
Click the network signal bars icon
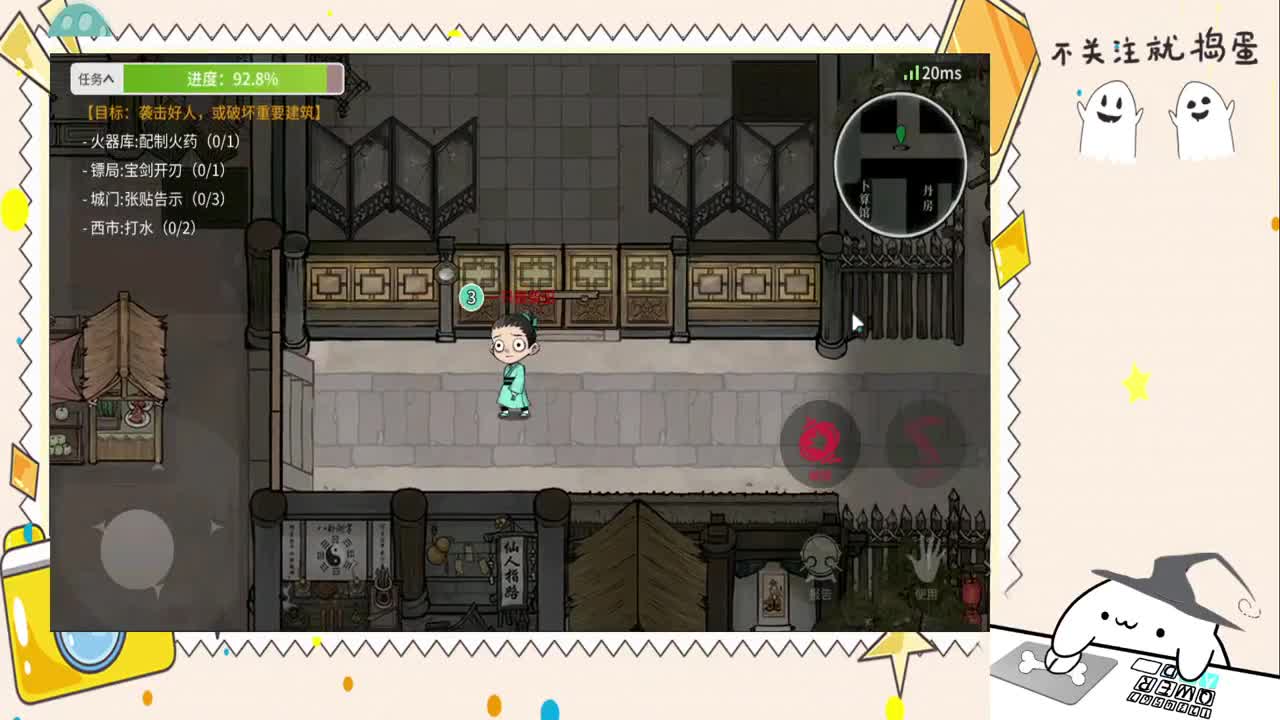[x=911, y=72]
